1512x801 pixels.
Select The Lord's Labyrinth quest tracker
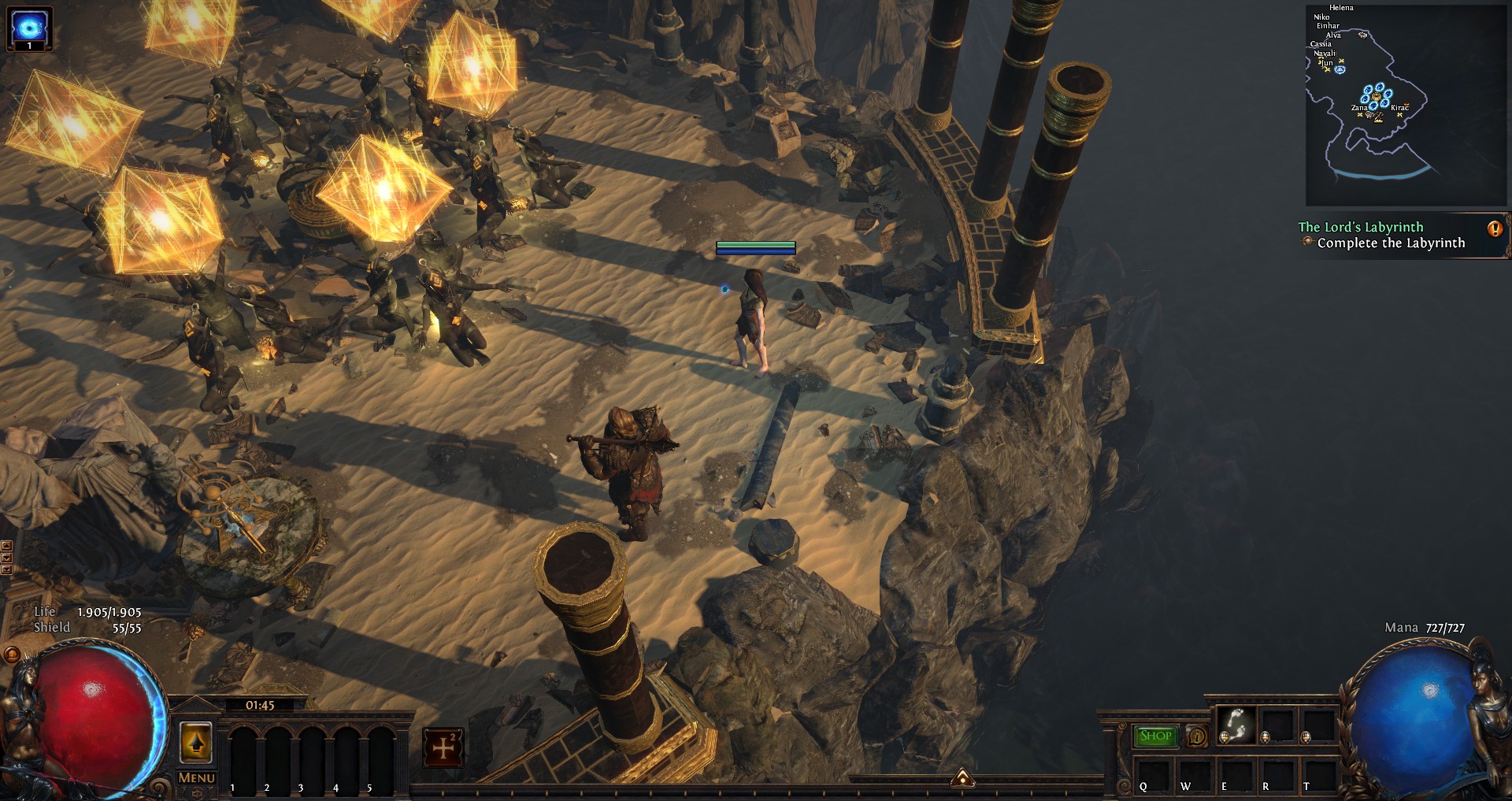coord(1361,227)
